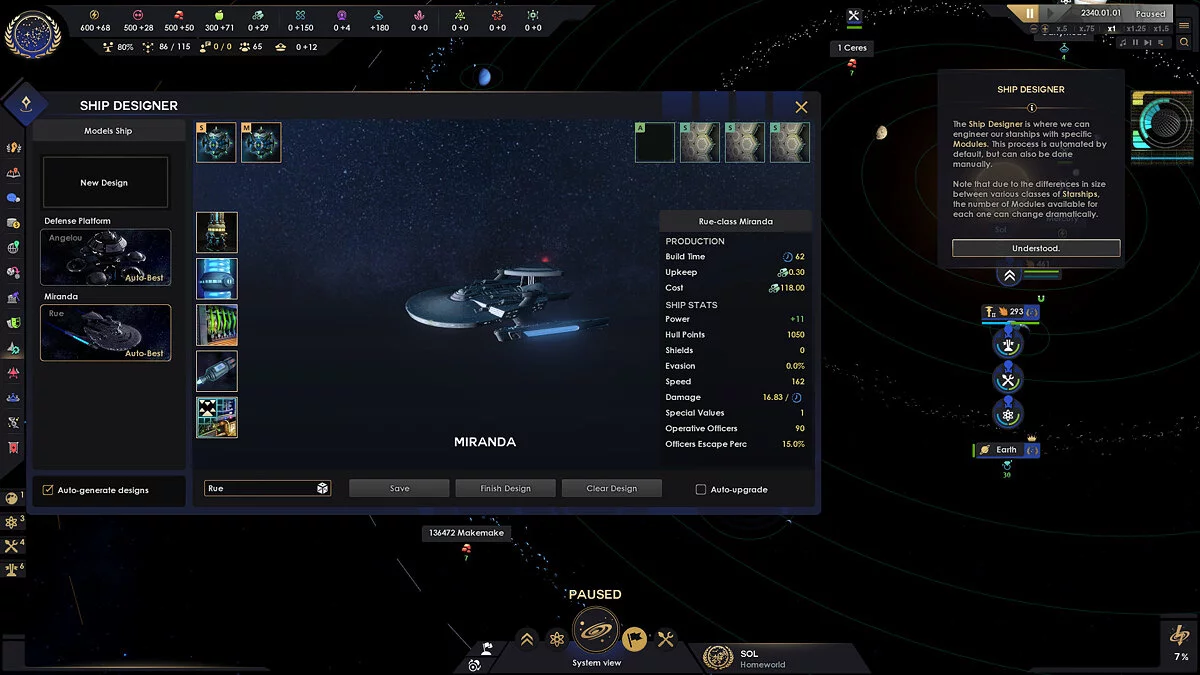Select the Rue Miranda ship design
This screenshot has width=1200, height=675.
105,332
